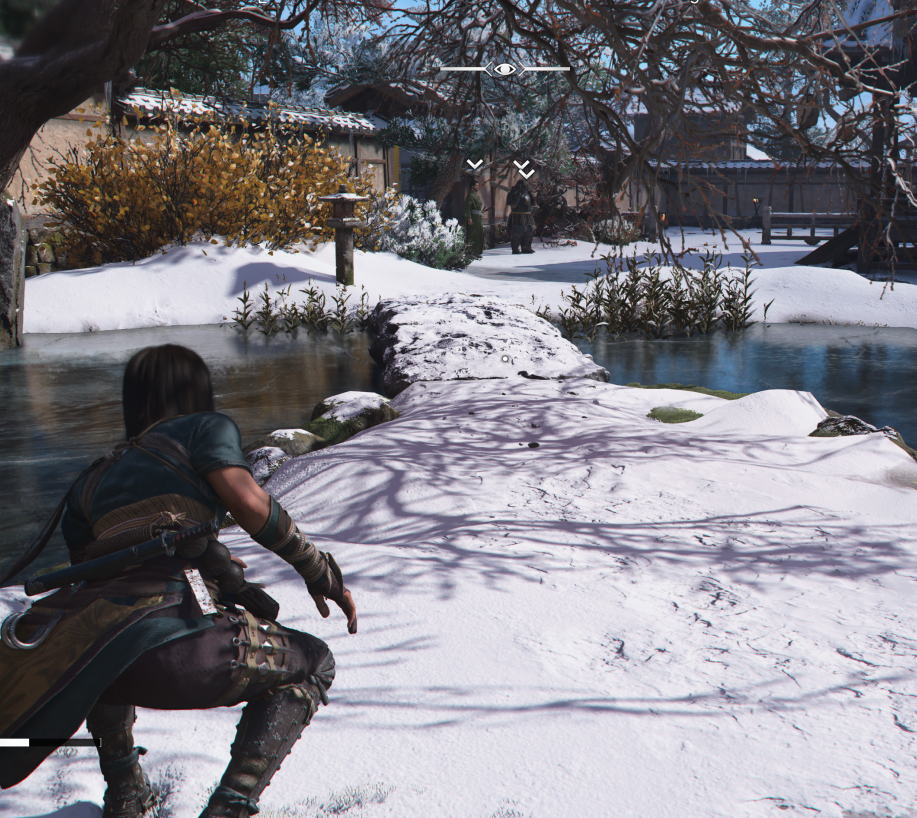Click the eye stealth visibility indicator
Screen dimensions: 917x818
pyautogui.click(x=505, y=69)
